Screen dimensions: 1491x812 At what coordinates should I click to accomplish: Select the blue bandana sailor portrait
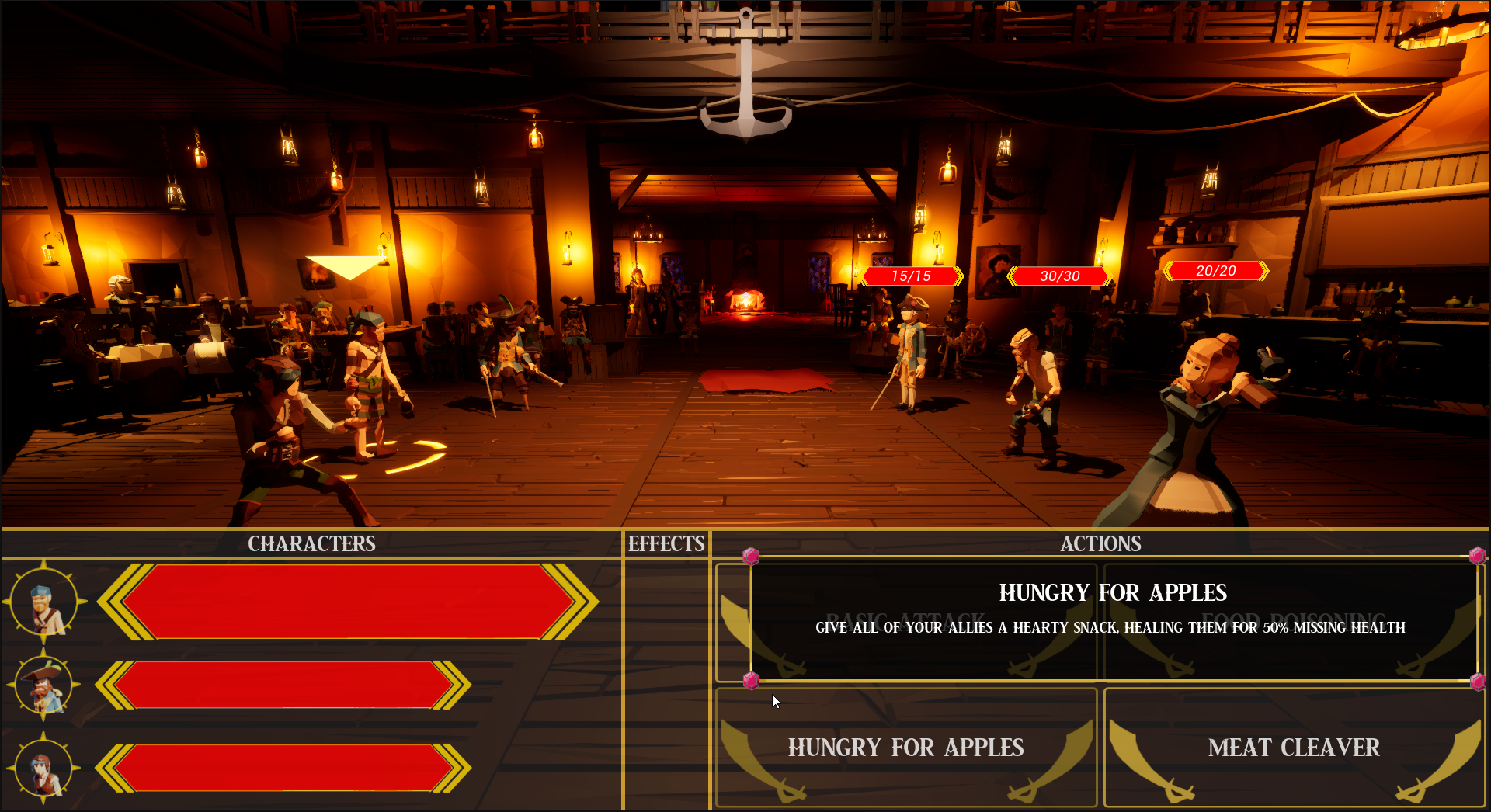pyautogui.click(x=44, y=603)
